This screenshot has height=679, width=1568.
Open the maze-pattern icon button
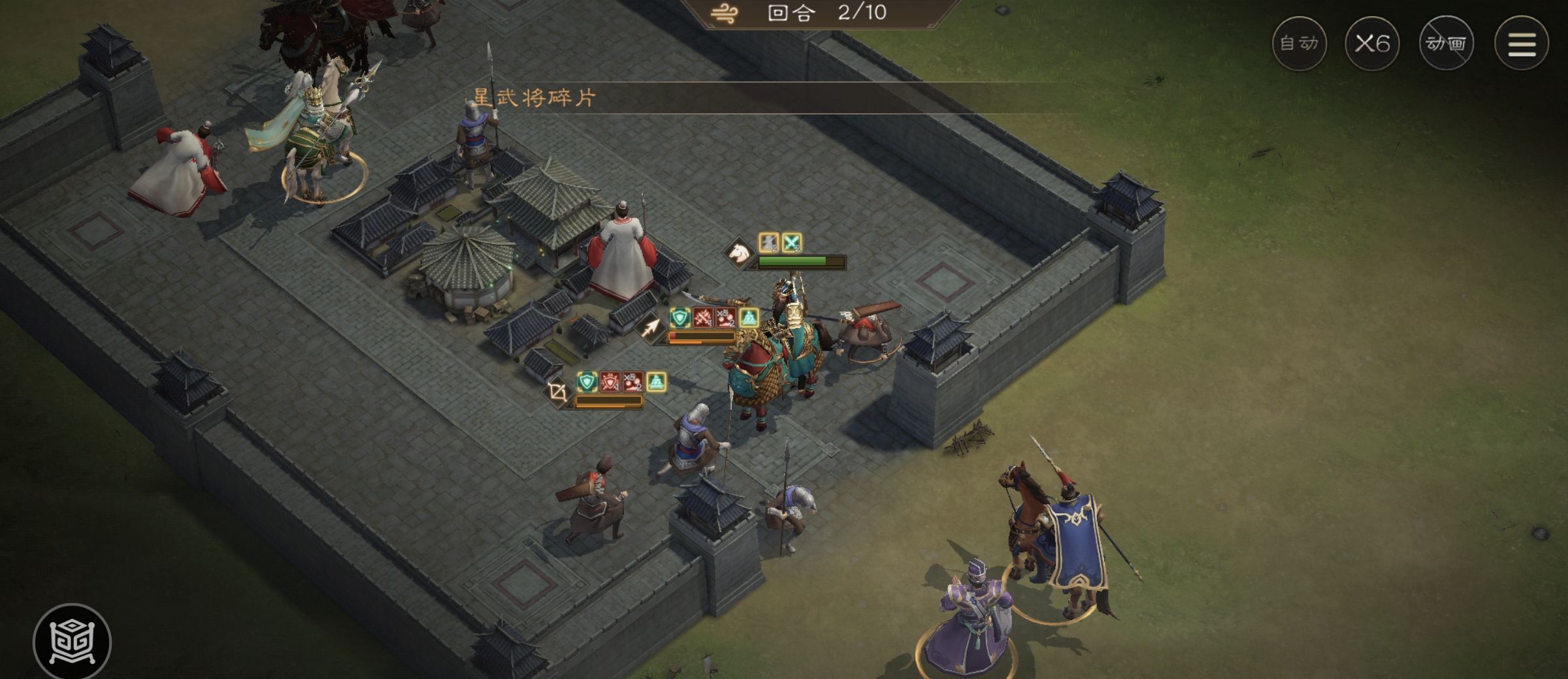(72, 641)
